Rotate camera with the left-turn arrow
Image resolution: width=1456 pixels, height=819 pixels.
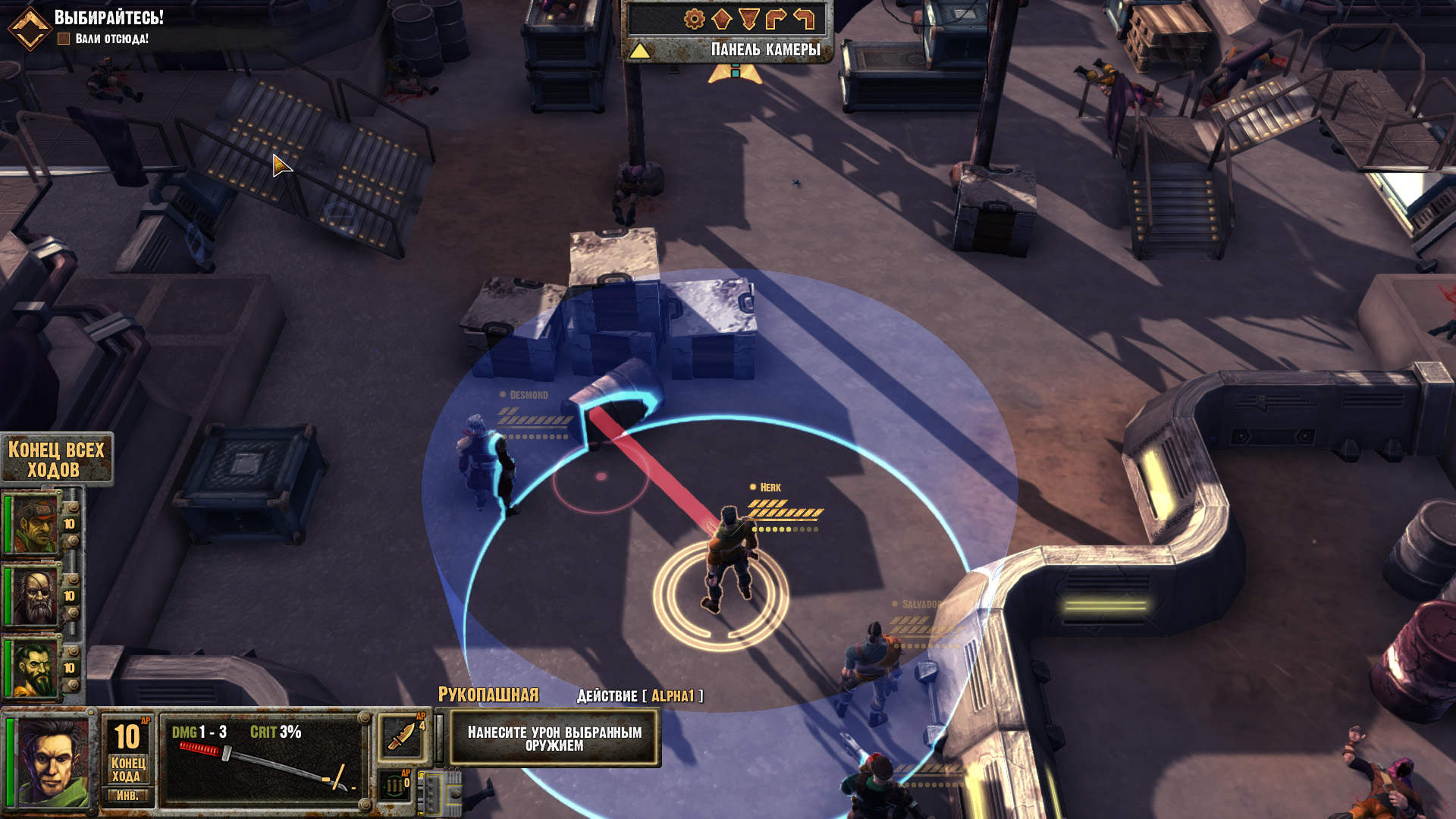coord(803,19)
